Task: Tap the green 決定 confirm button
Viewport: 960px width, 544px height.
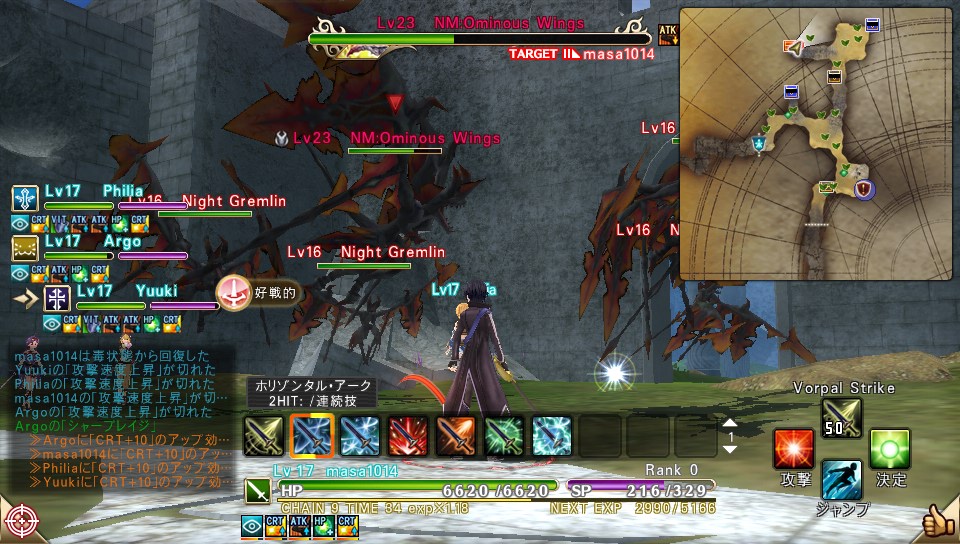Action: pos(889,449)
